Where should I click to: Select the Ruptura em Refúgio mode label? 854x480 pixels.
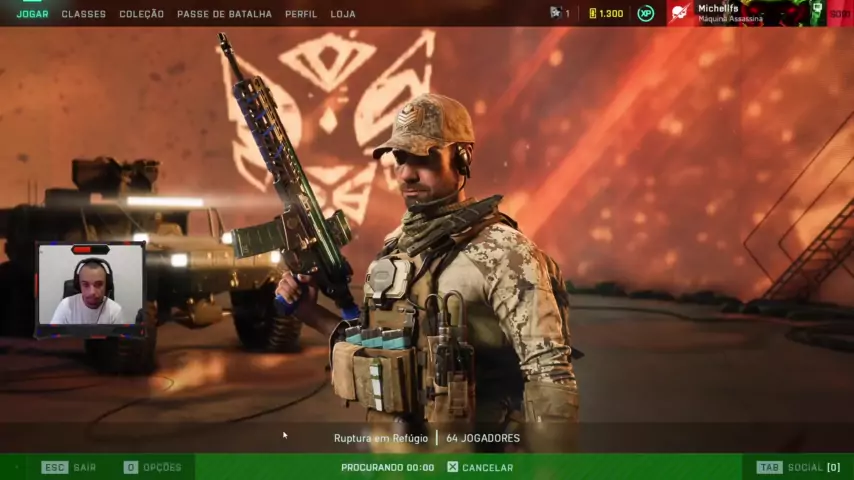click(380, 438)
